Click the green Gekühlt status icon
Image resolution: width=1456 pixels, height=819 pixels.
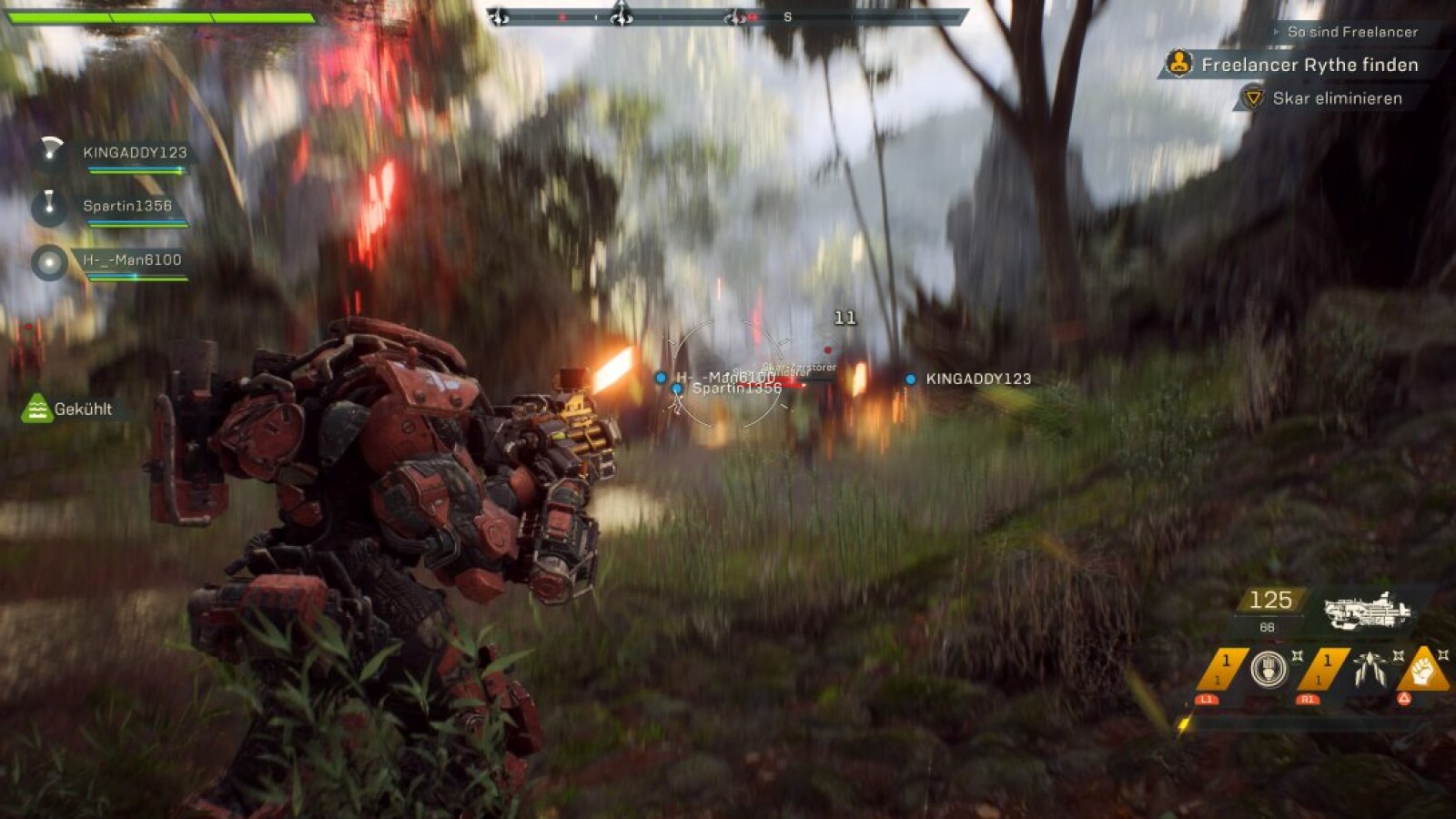tap(36, 409)
